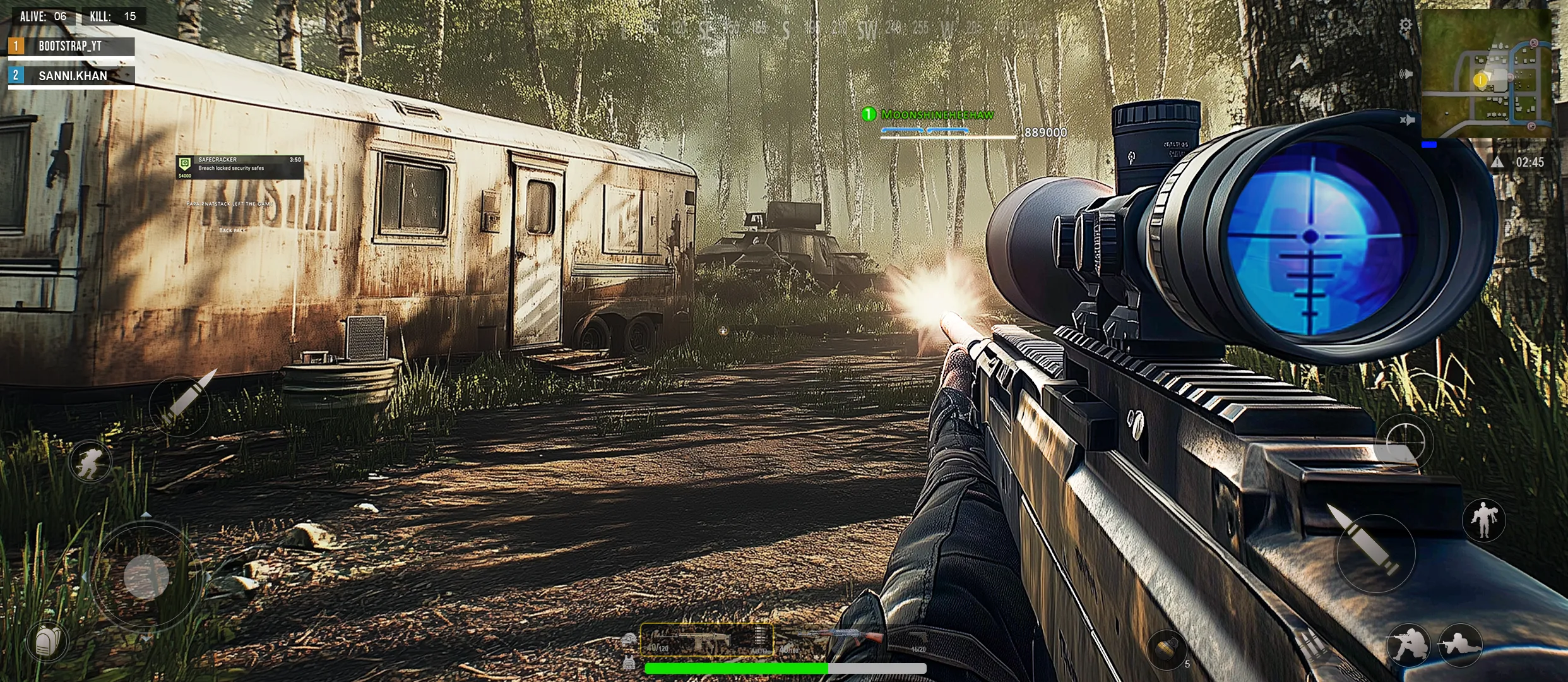This screenshot has height=682, width=1568.
Task: Open the gear settings menu
Action: (x=1405, y=26)
